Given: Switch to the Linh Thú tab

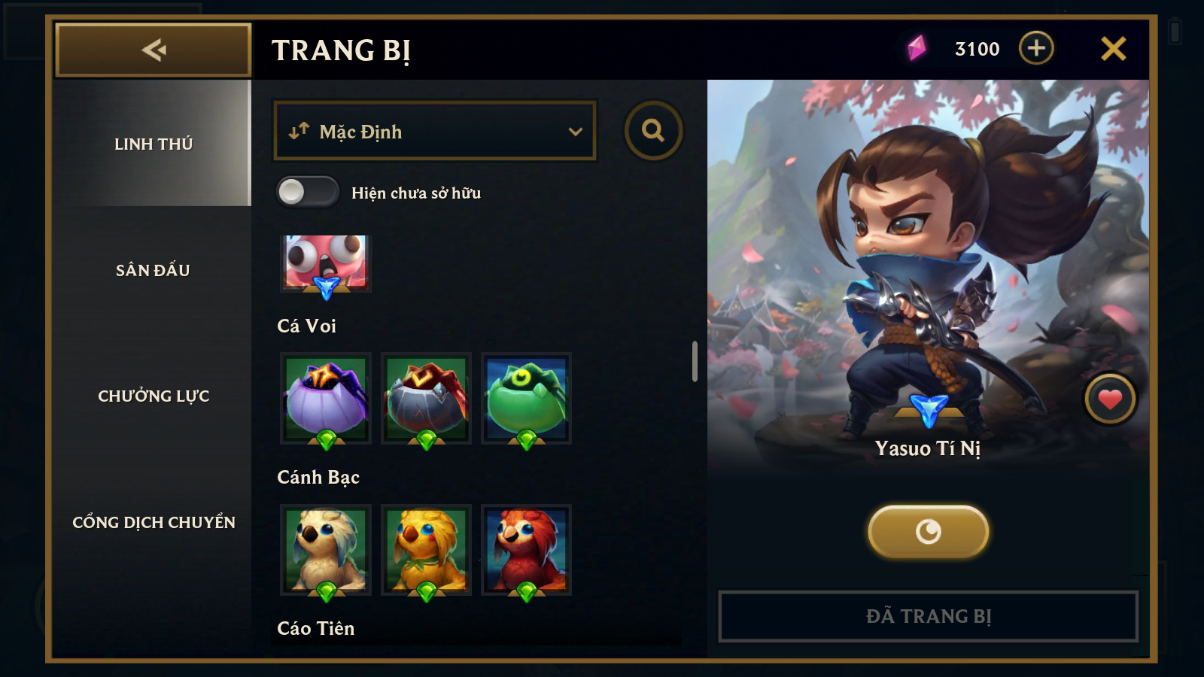Looking at the screenshot, I should (153, 144).
